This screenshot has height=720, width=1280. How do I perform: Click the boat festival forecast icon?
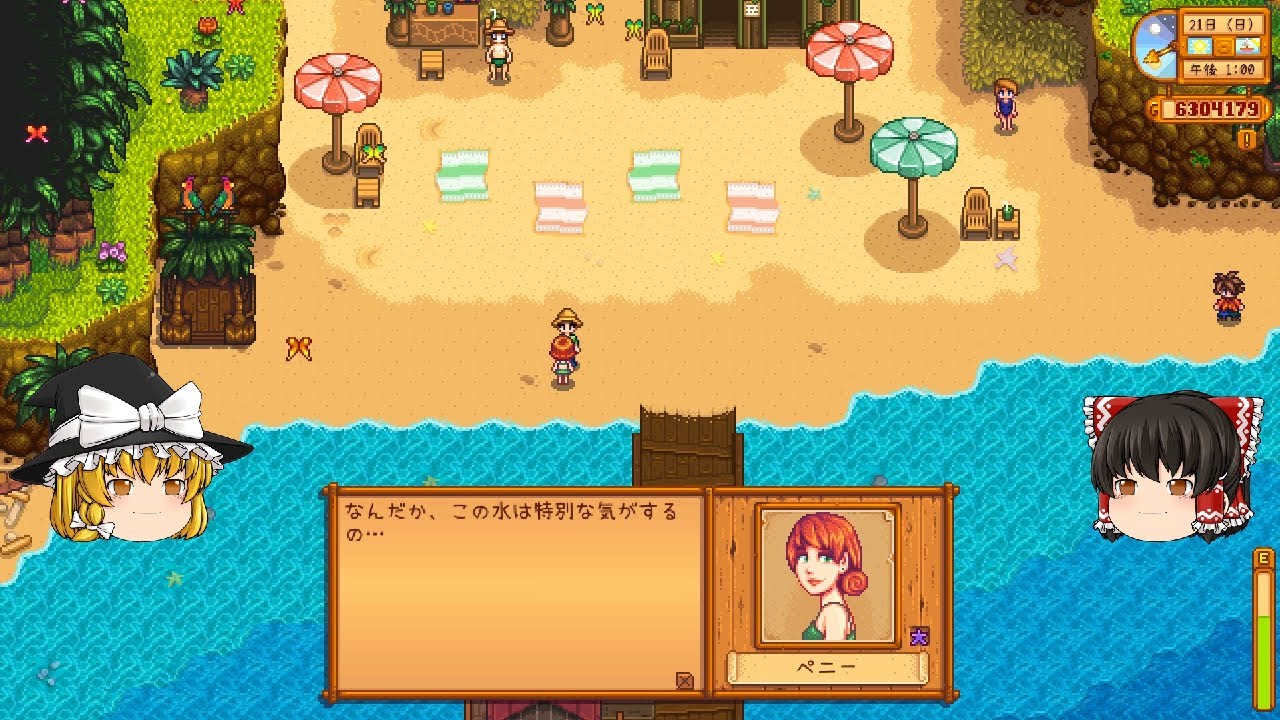[1247, 45]
